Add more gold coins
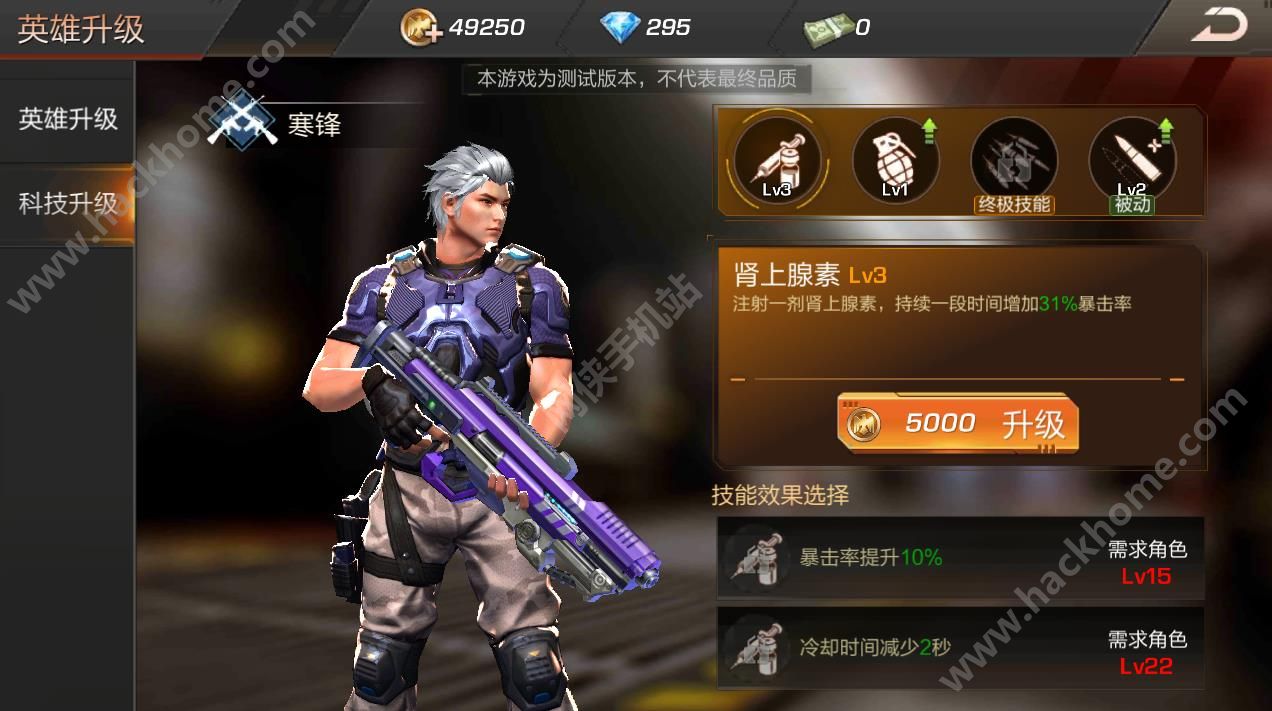Screen dimensions: 1272x711 coord(419,27)
